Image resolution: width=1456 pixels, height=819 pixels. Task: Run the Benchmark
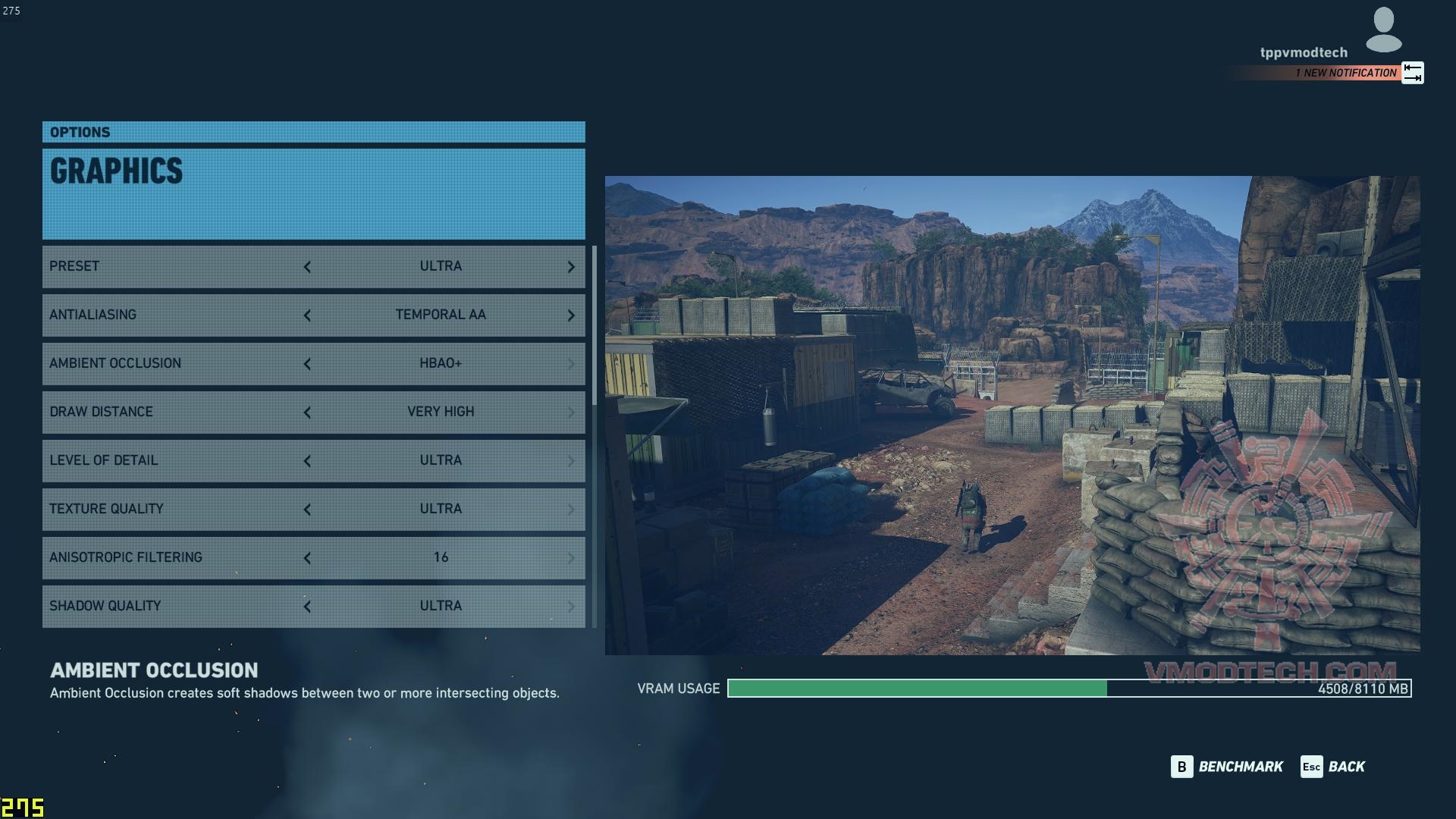point(1227,767)
